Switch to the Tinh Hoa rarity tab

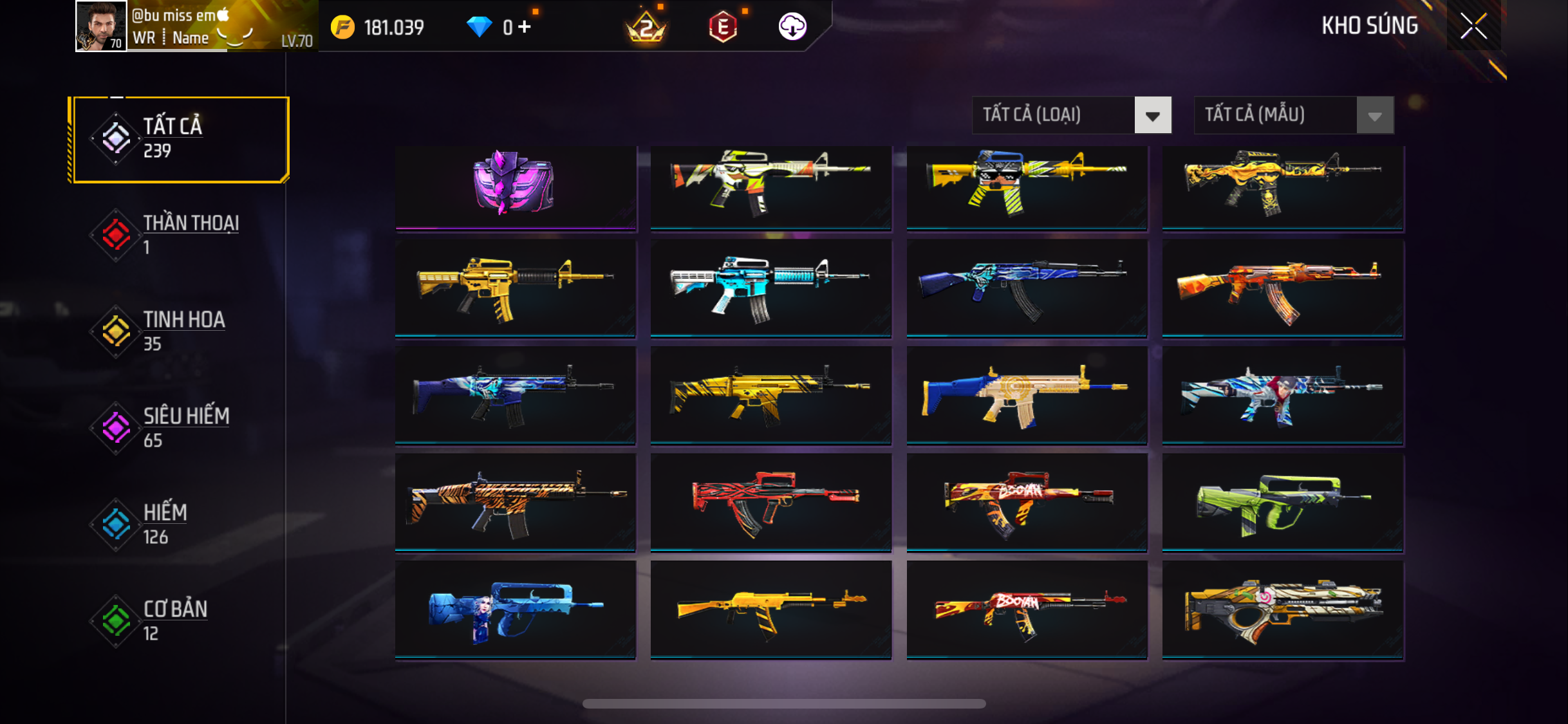coord(180,331)
